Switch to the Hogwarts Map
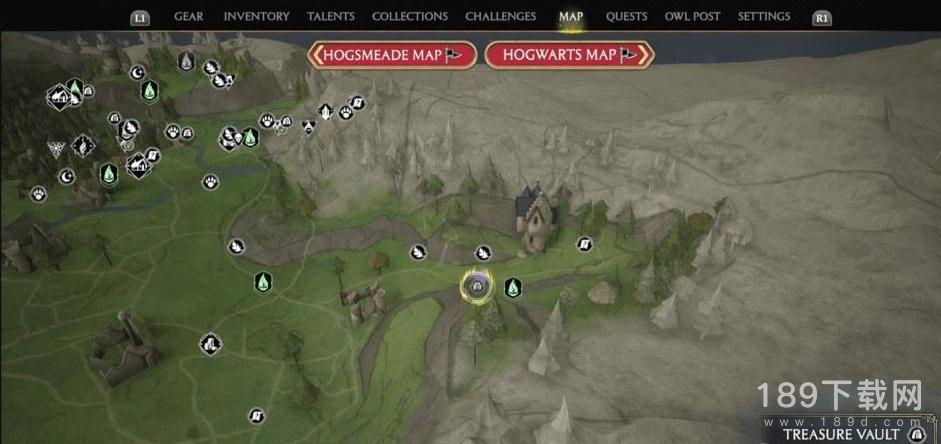This screenshot has height=444, width=941. click(568, 55)
